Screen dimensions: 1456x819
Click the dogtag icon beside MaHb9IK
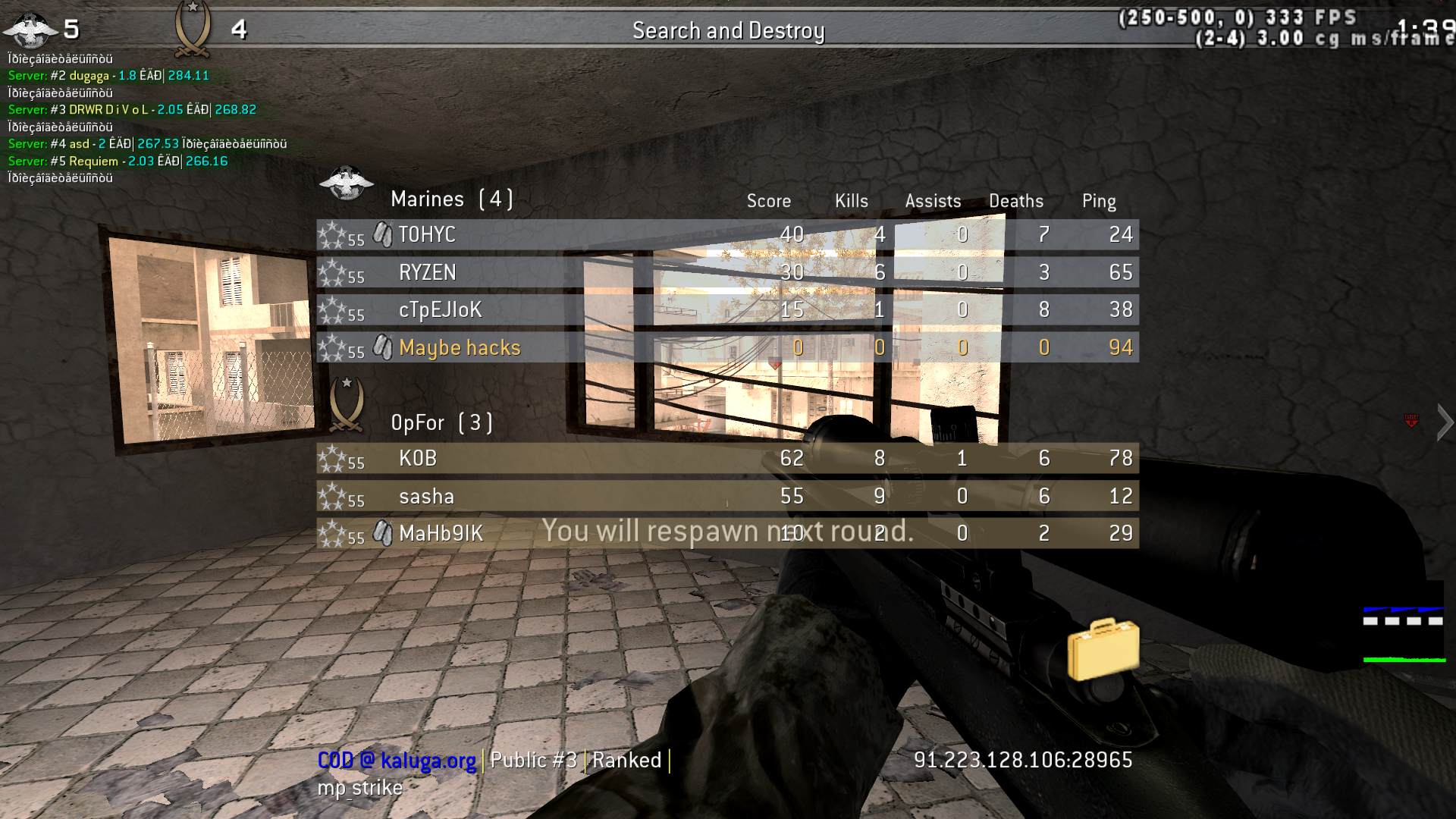coord(382,533)
